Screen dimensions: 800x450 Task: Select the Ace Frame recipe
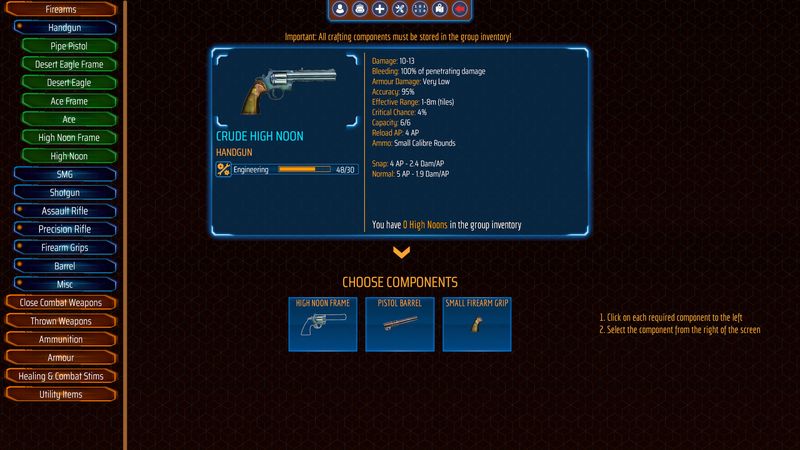69,101
